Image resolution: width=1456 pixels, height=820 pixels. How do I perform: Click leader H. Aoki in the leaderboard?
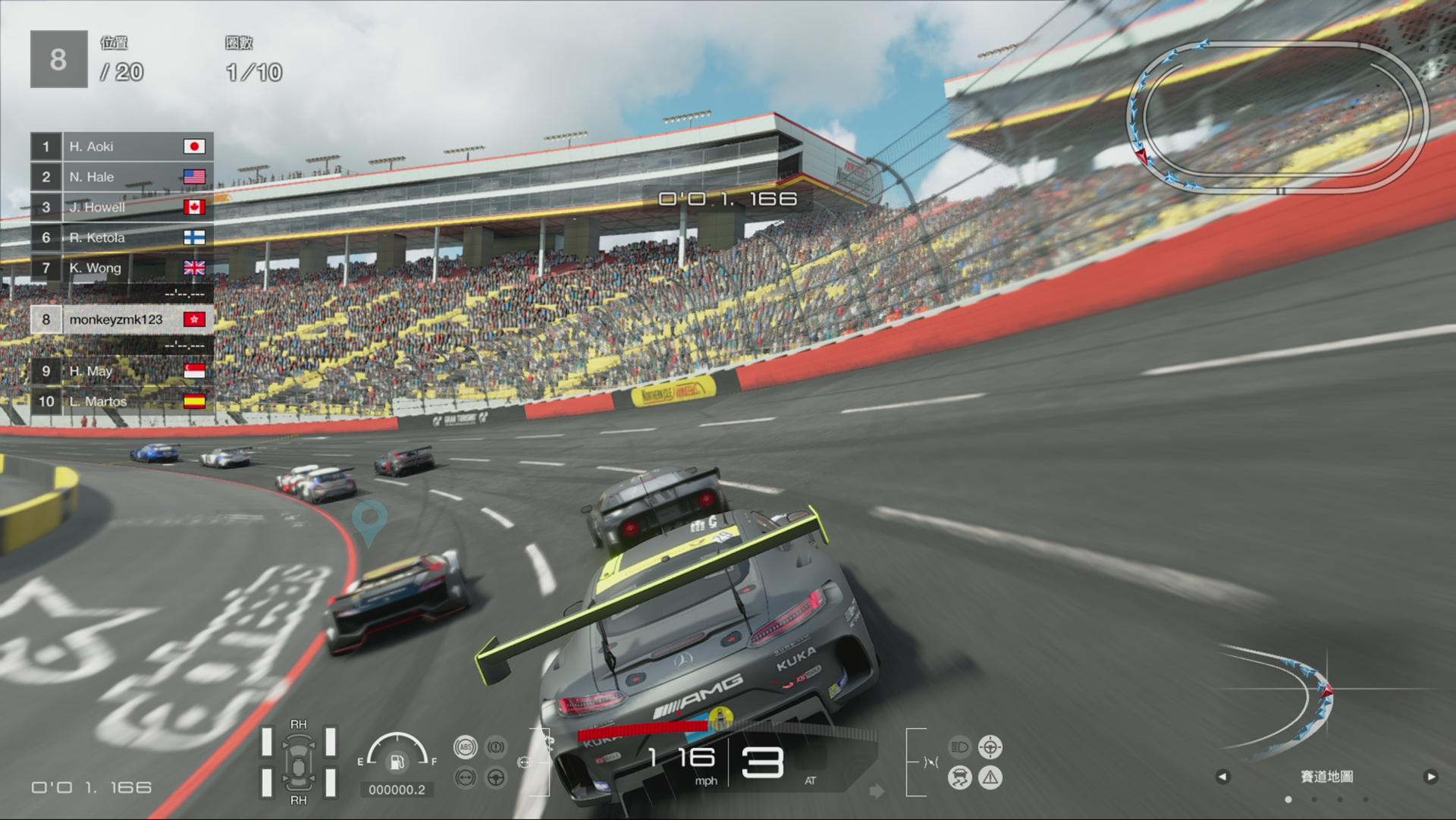coord(121,146)
